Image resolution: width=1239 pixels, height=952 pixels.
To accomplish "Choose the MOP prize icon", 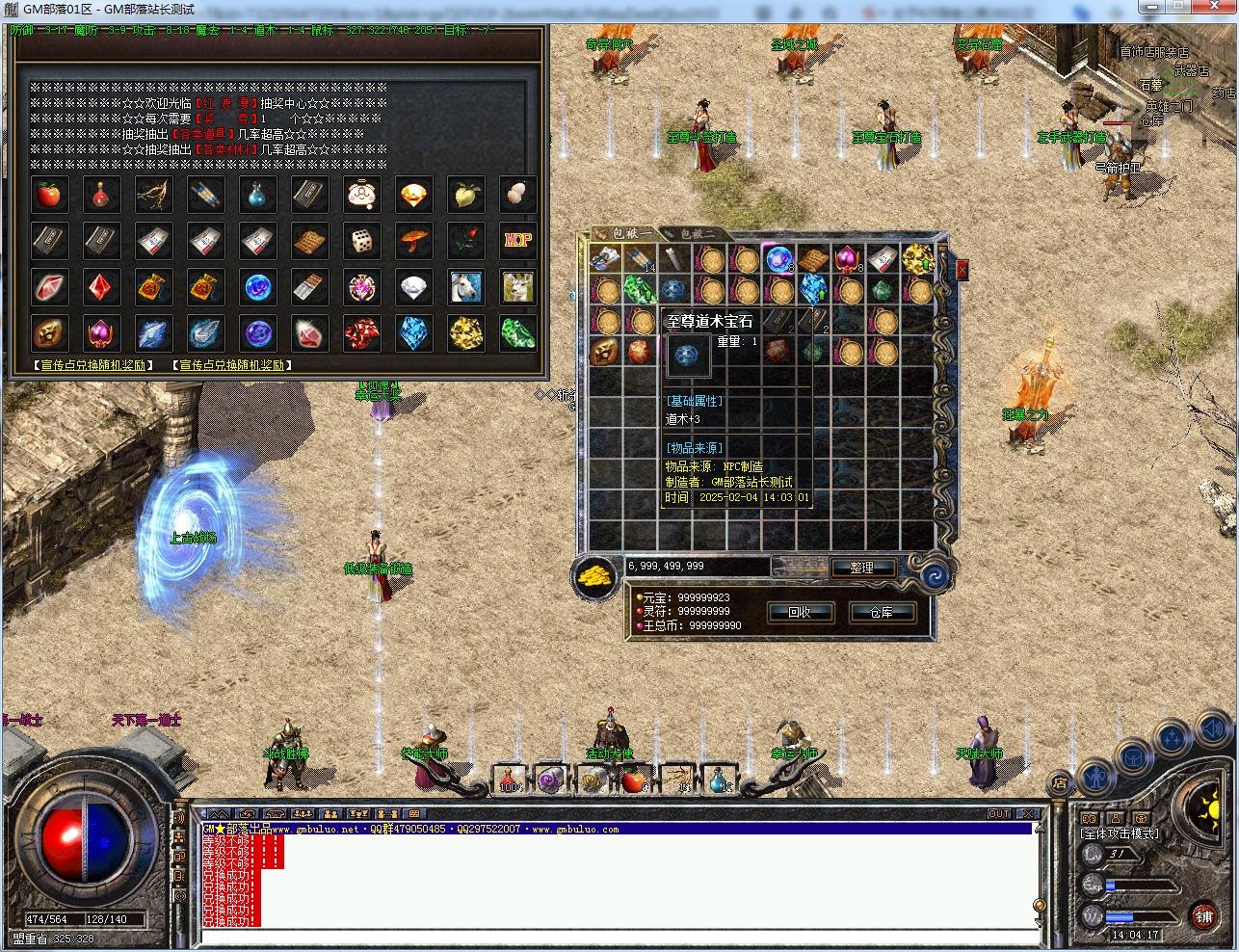I will coord(517,241).
